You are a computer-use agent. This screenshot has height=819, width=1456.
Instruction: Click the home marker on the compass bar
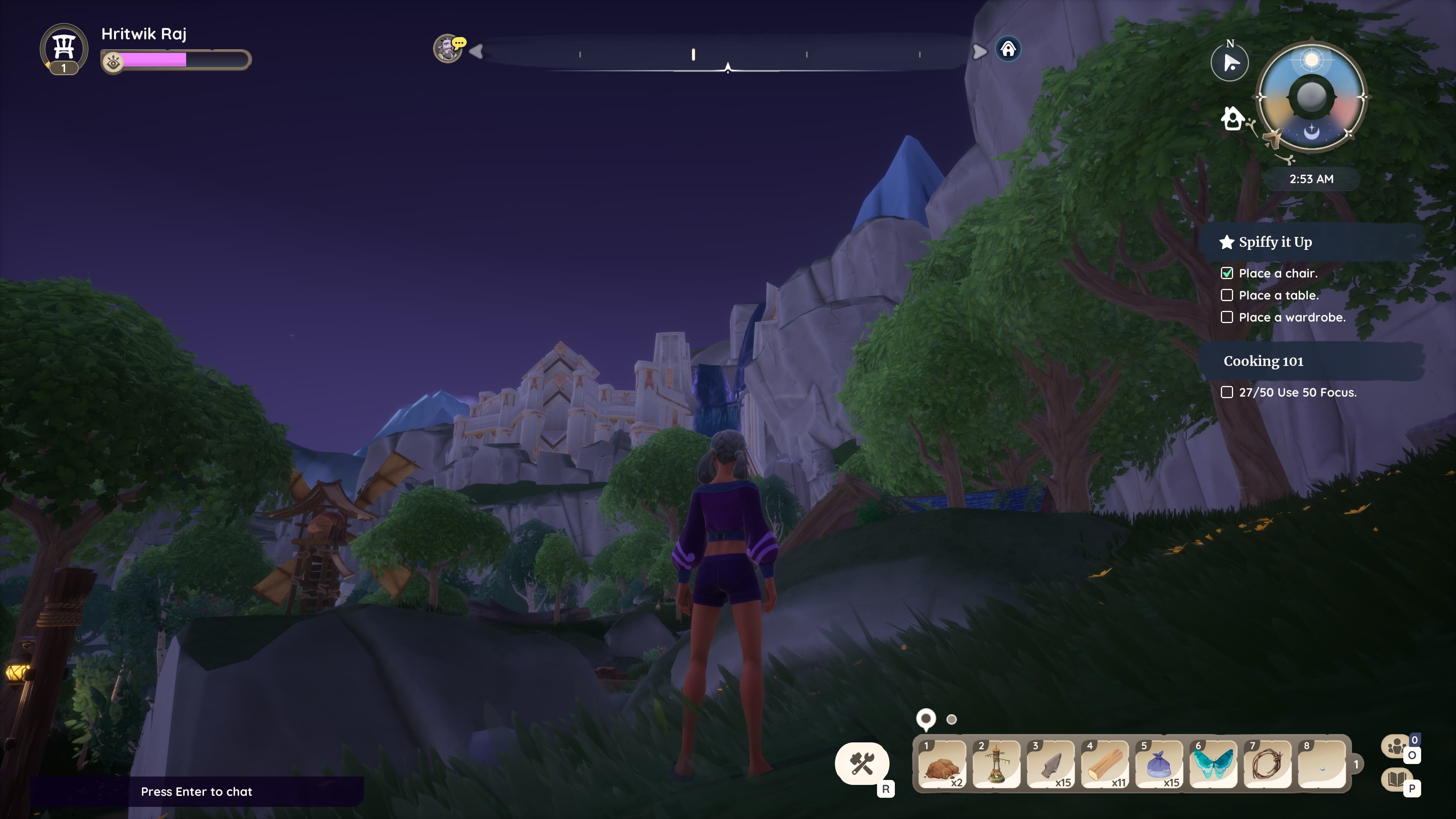point(1008,49)
